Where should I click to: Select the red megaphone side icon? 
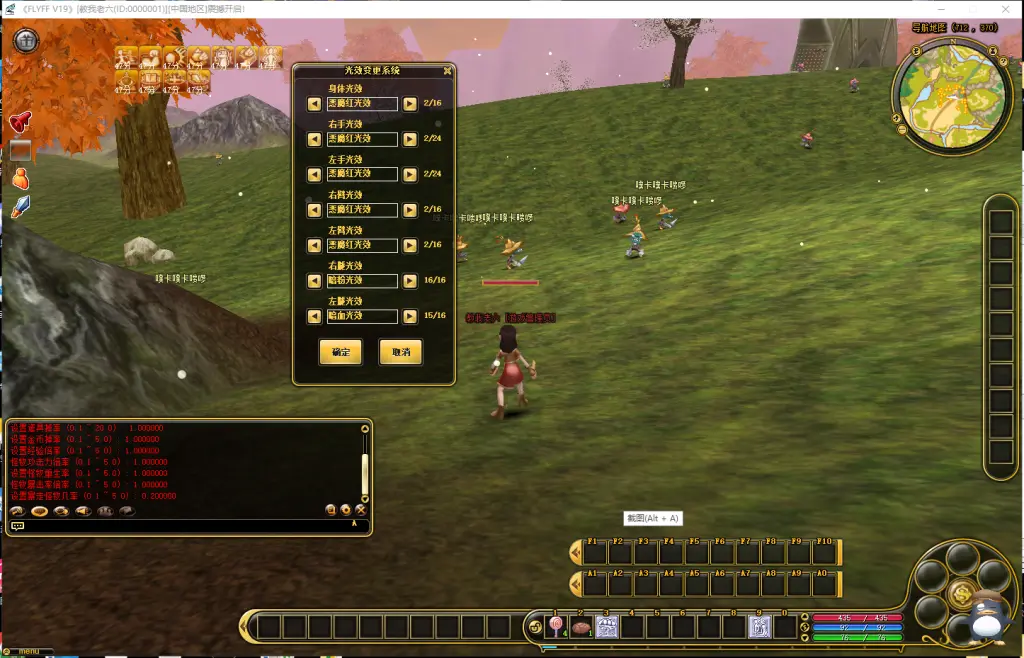click(20, 122)
